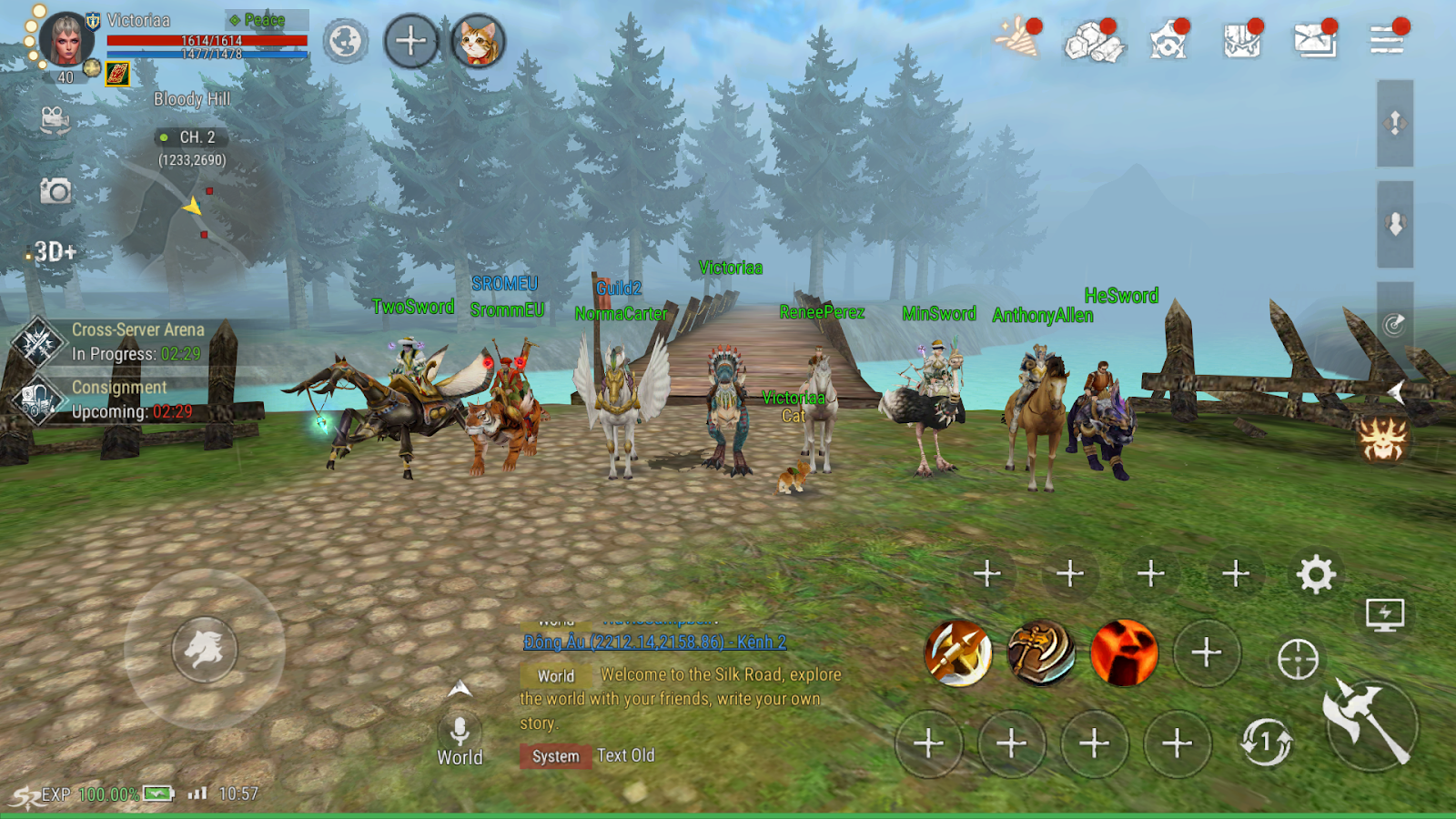This screenshot has width=1456, height=819.
Task: Open skill bar gear settings
Action: click(1316, 574)
